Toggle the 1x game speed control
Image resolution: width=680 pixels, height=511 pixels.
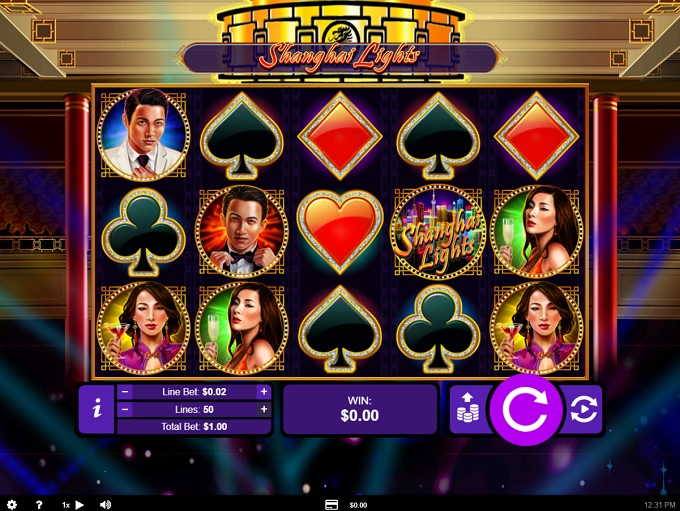(x=73, y=505)
